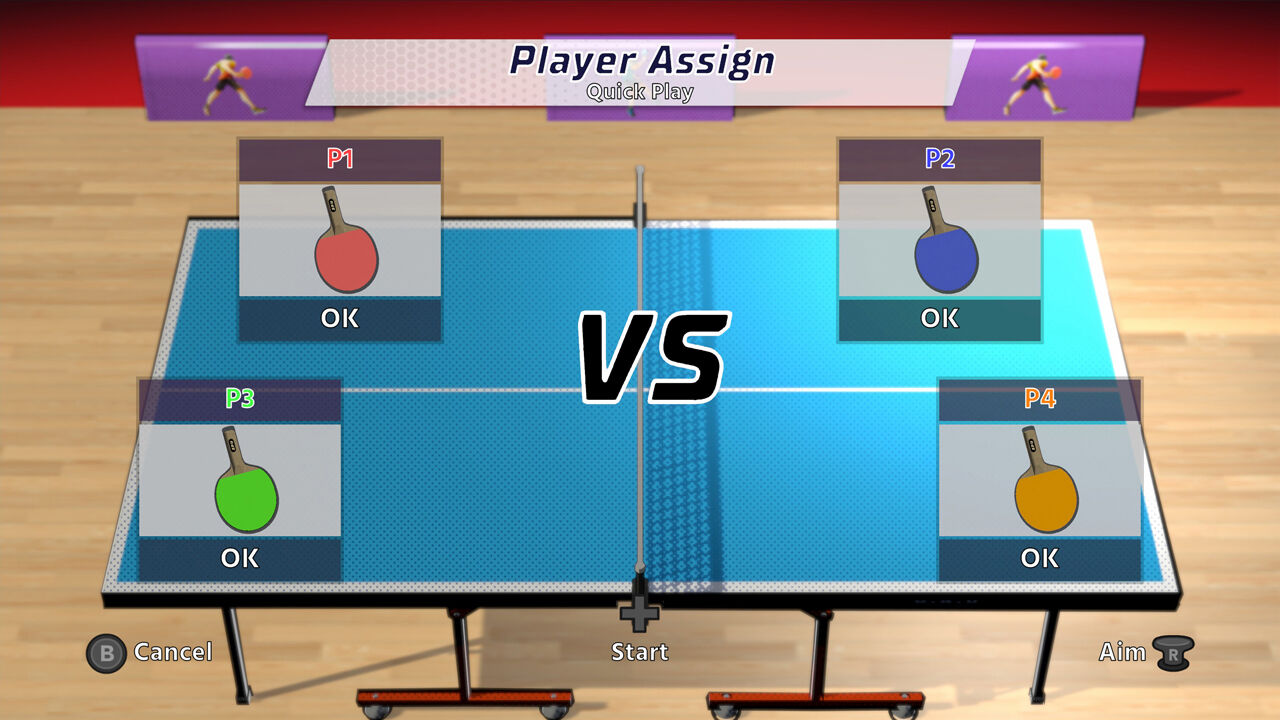
Task: Click the Start label
Action: point(640,651)
